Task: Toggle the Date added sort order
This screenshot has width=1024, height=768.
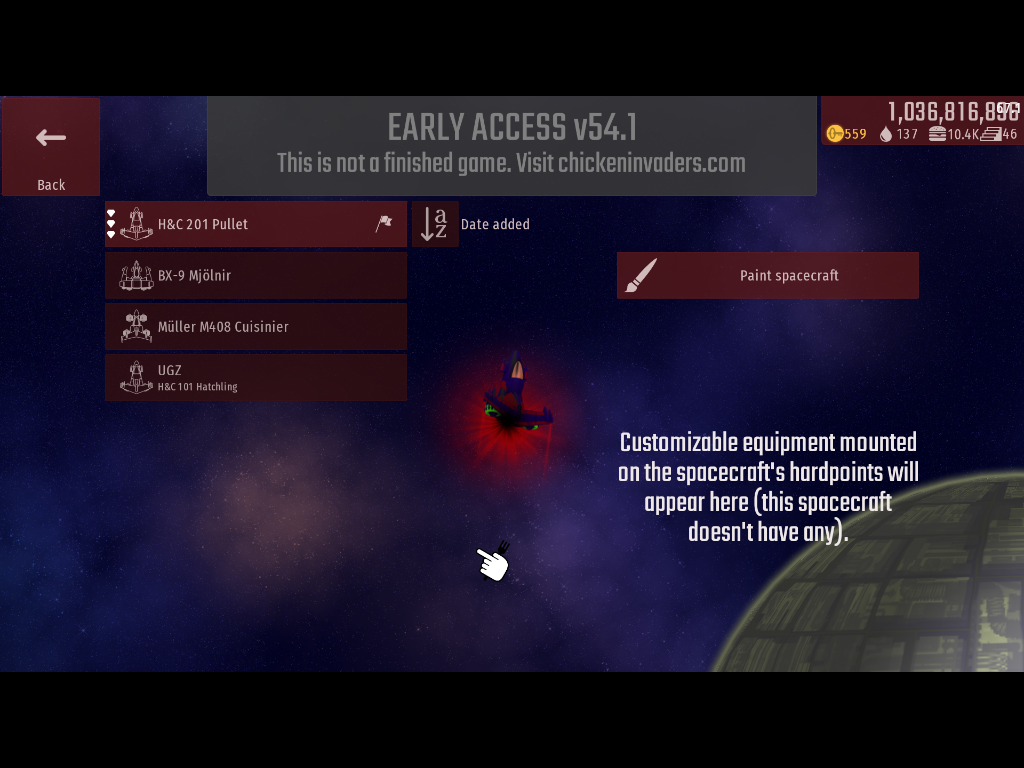Action: (435, 224)
